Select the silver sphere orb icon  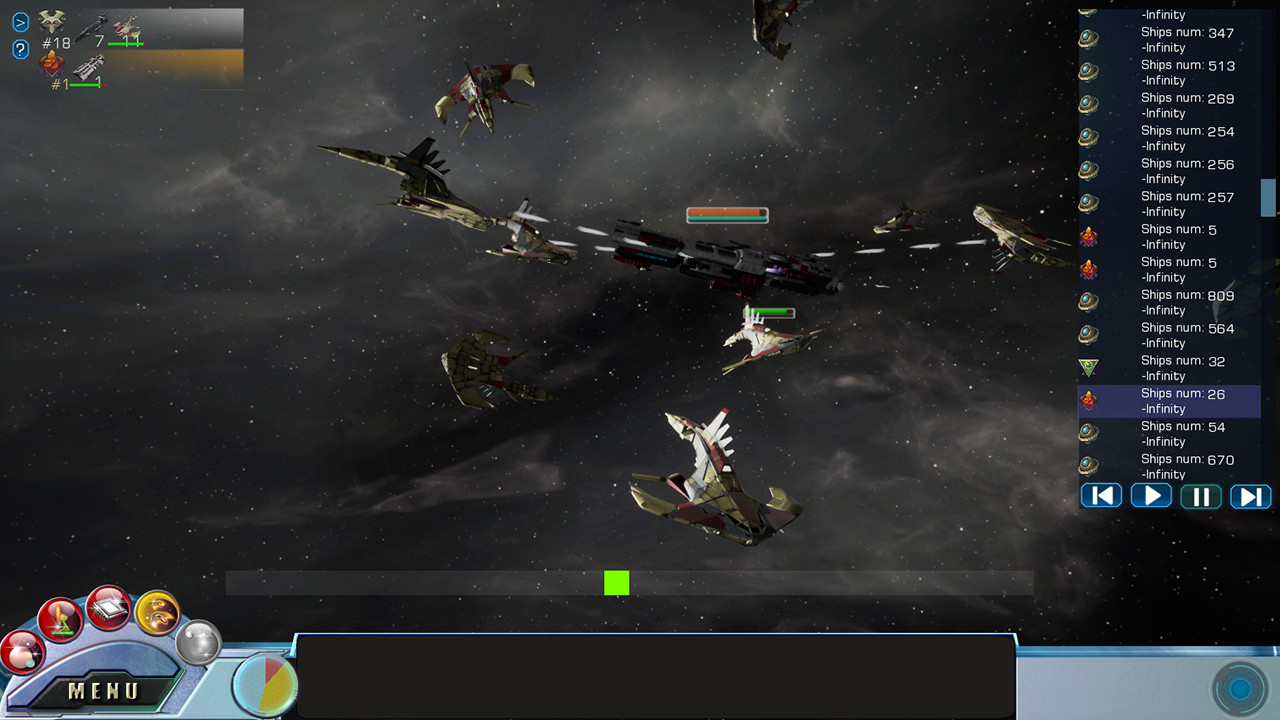click(198, 644)
